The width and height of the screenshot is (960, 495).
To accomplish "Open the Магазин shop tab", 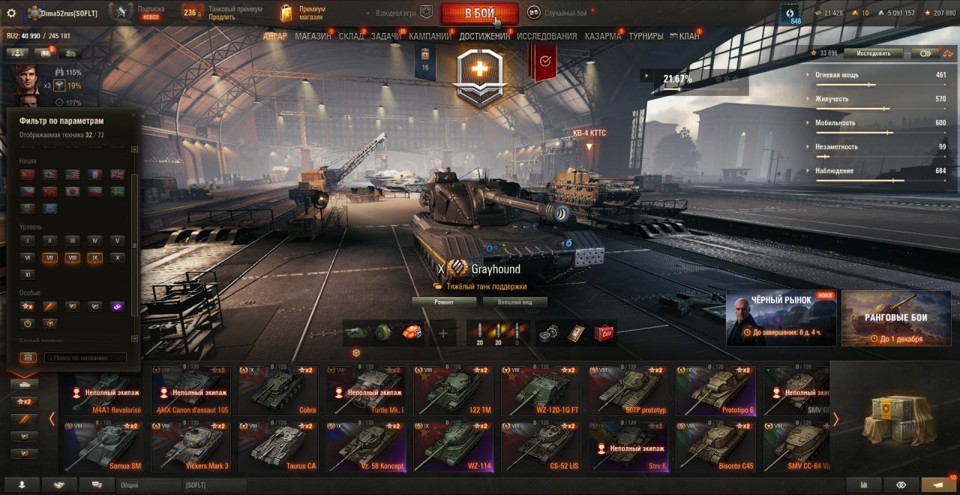I will coord(313,36).
